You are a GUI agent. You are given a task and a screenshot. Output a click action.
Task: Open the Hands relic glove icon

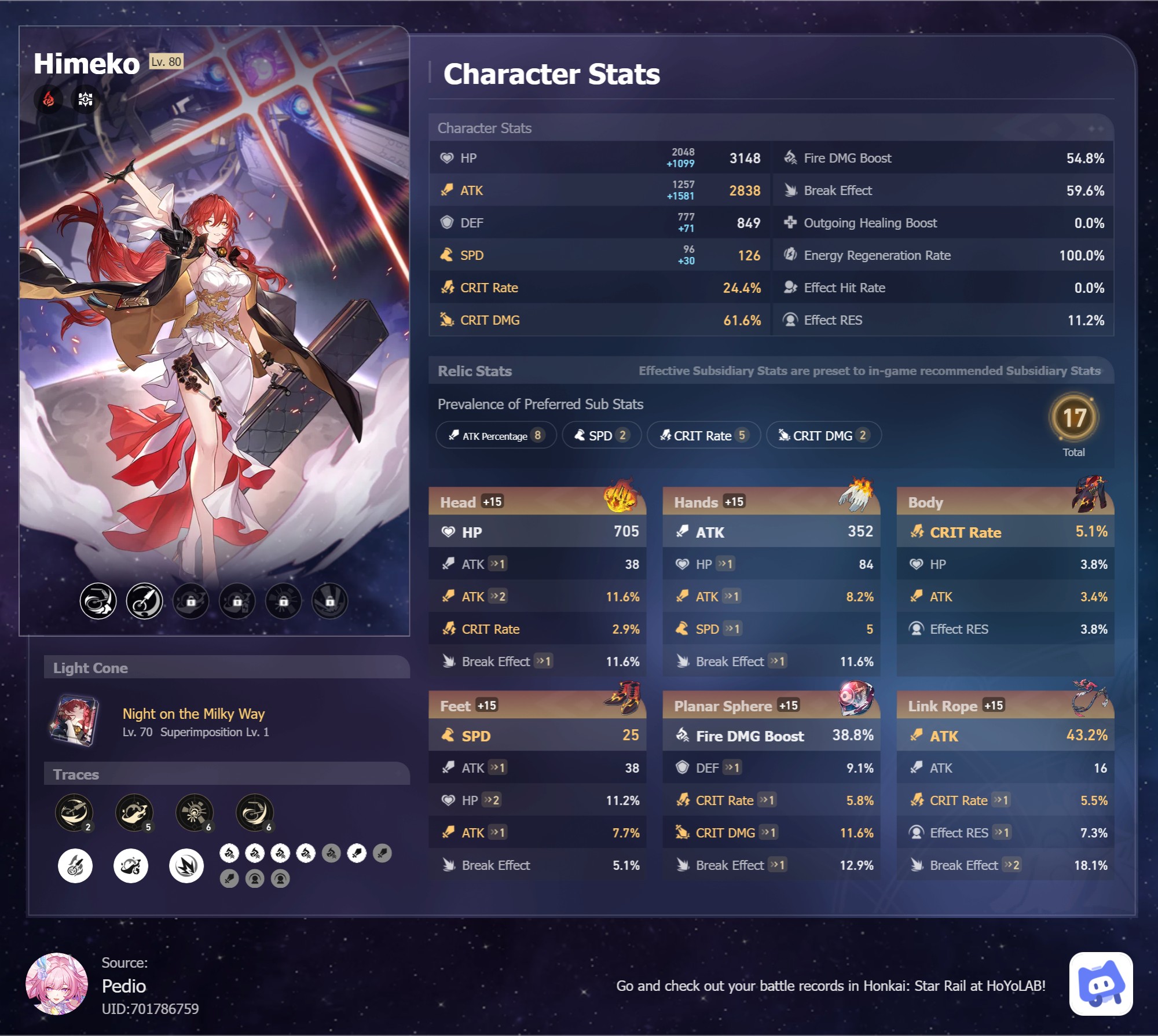pos(855,495)
